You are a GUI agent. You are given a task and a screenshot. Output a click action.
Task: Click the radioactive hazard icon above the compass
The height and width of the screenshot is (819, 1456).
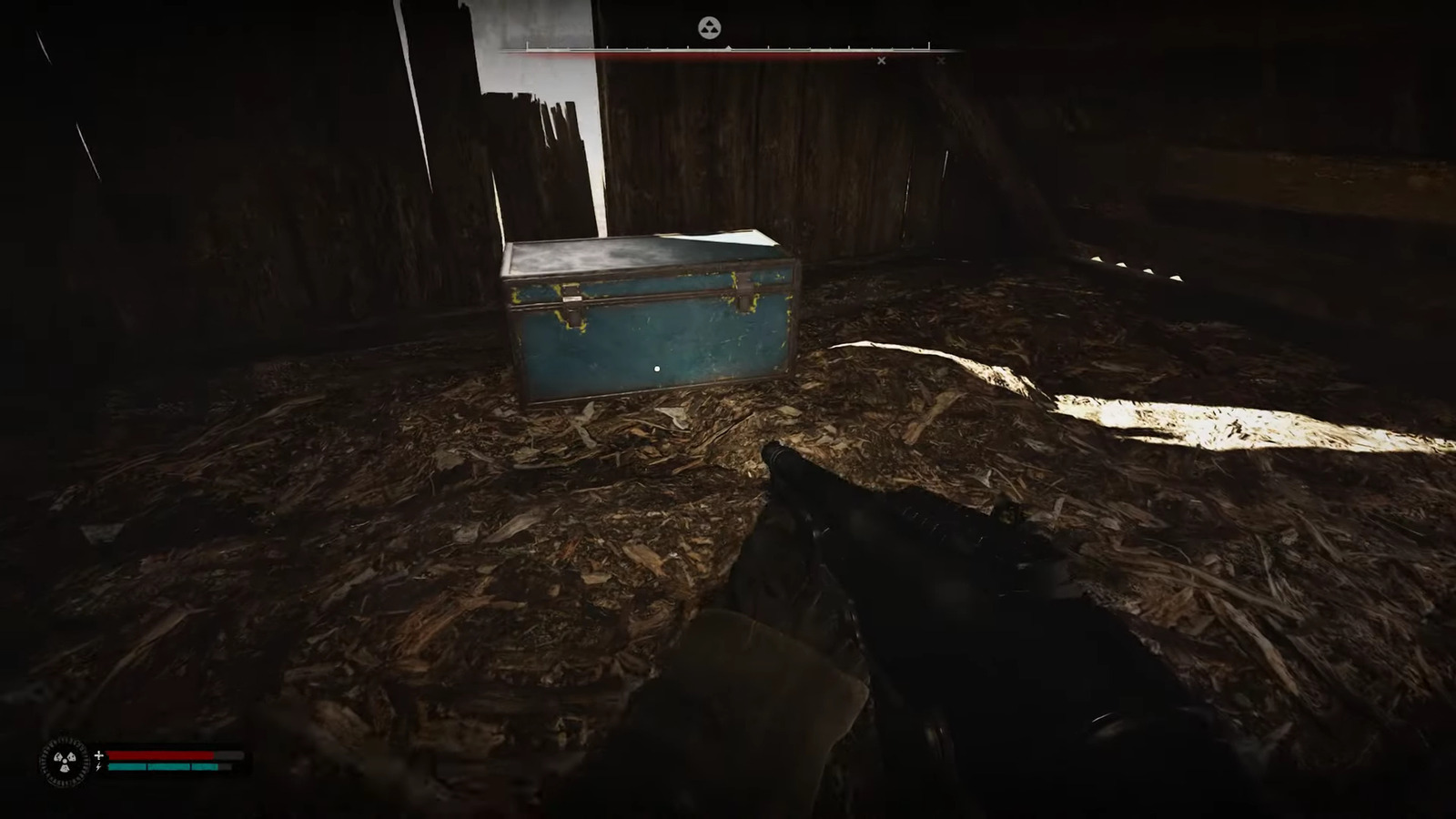[711, 29]
